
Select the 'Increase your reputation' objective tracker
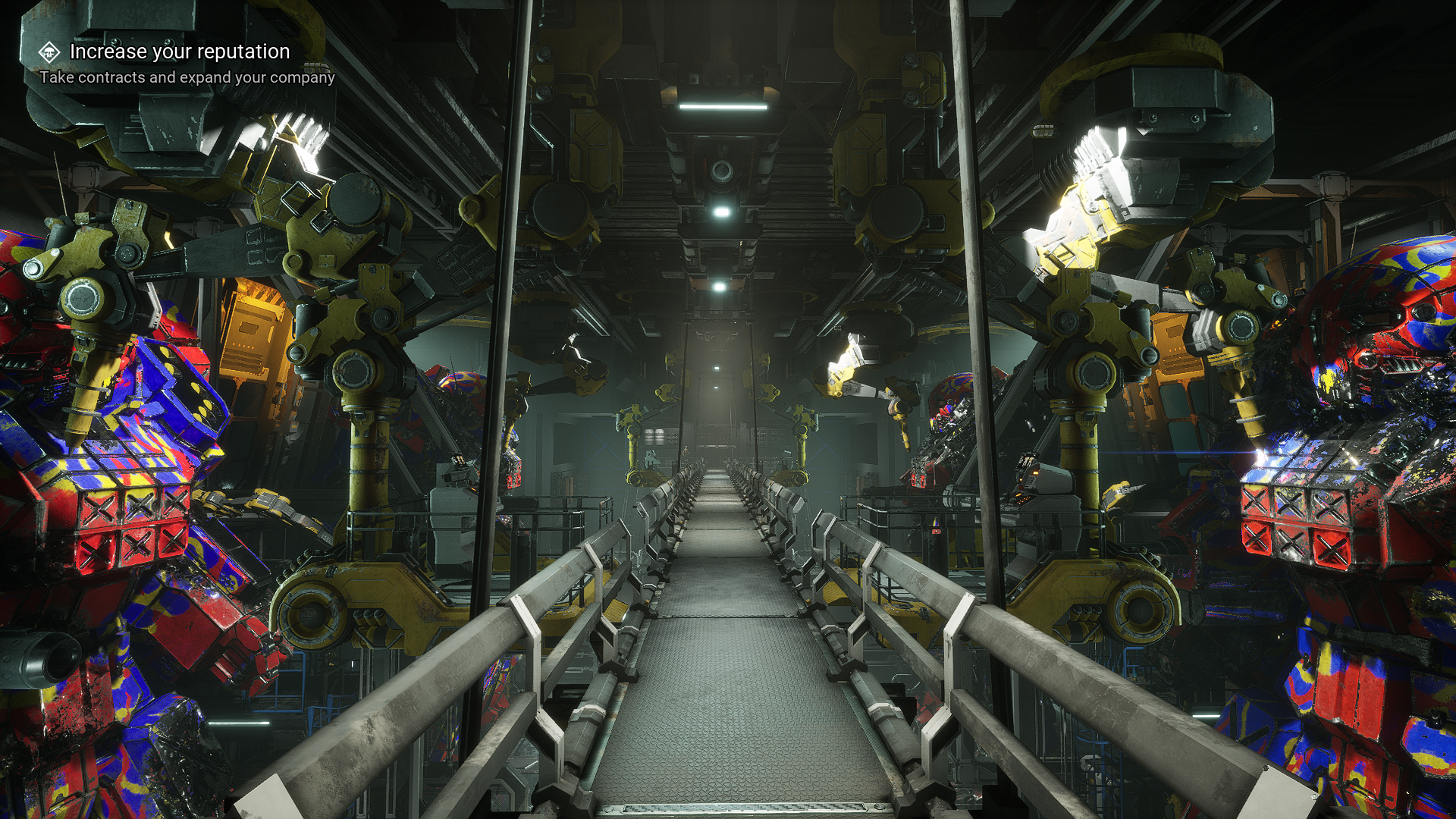click(180, 52)
